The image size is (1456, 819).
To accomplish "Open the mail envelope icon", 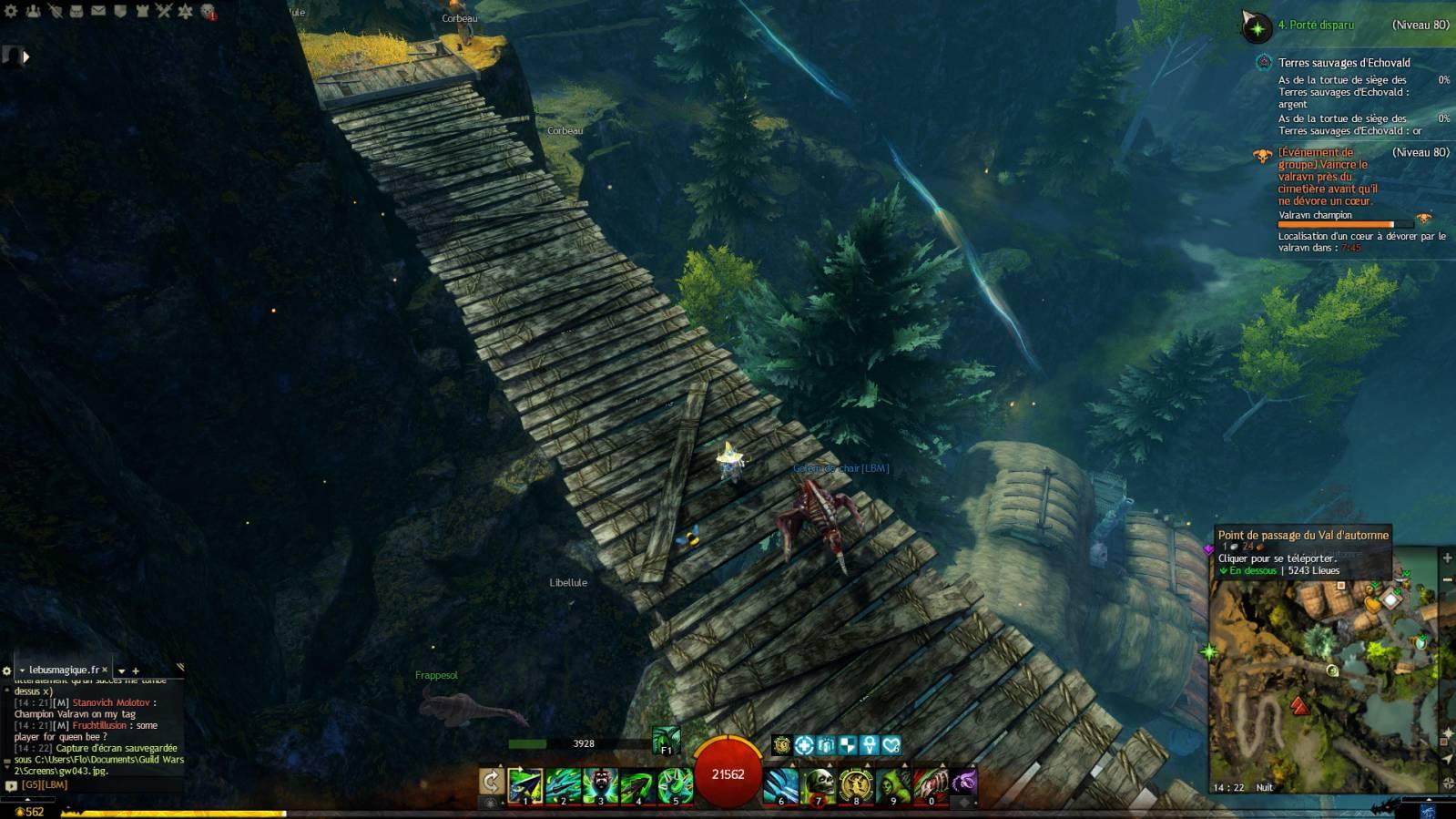I will pos(98,11).
